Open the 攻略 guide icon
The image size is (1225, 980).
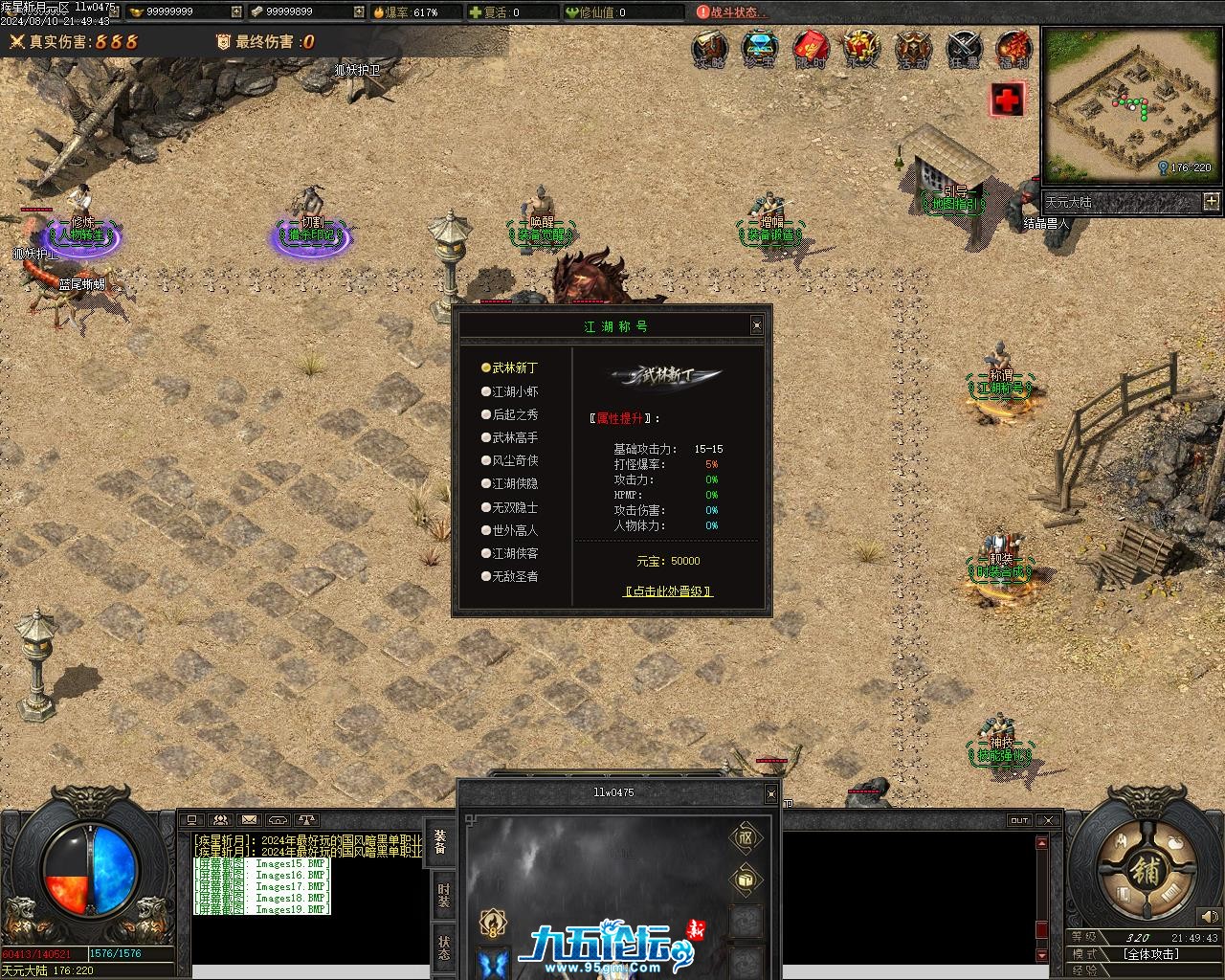709,48
